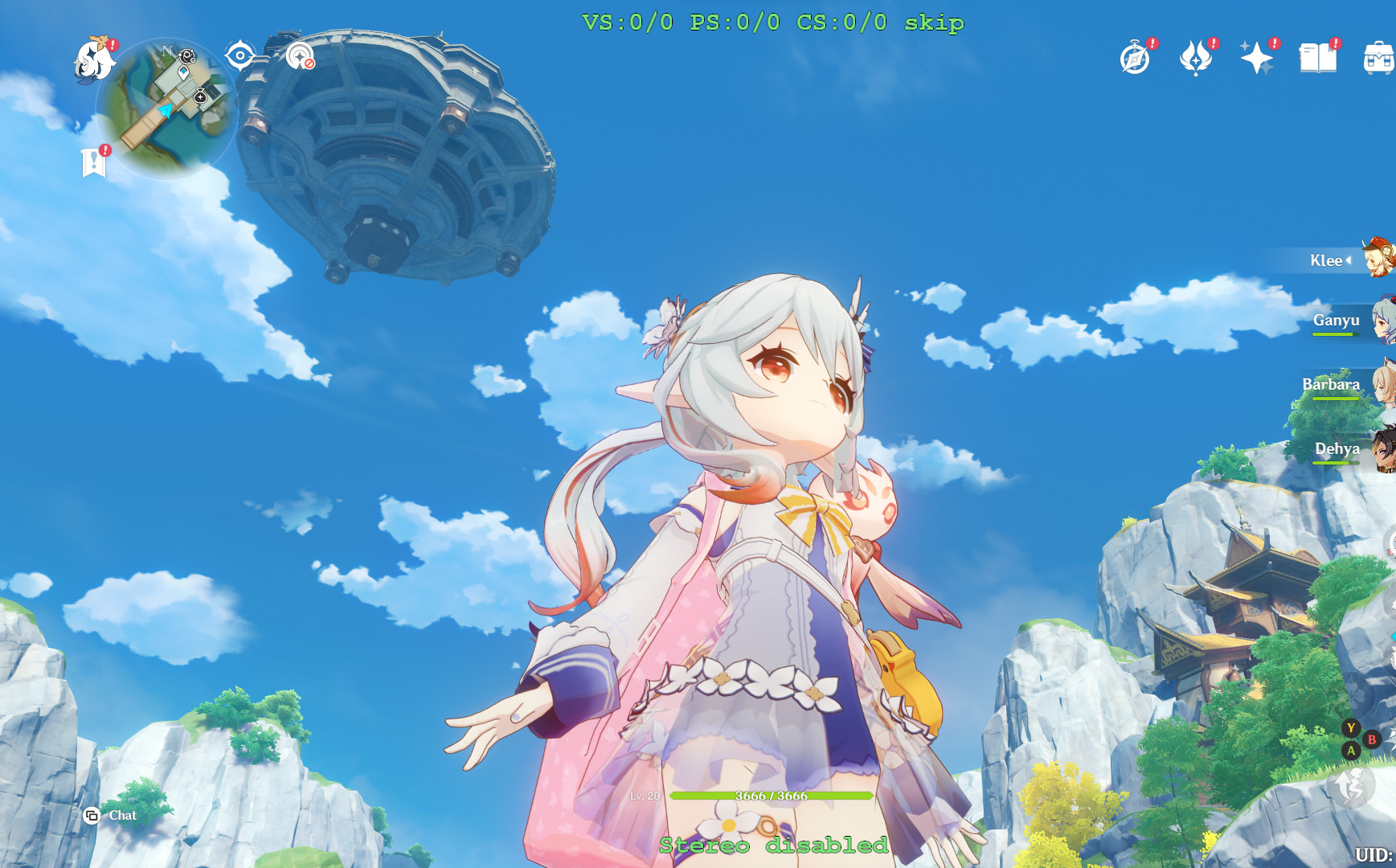Click the quest bookmark below the minimap
The width and height of the screenshot is (1396, 868).
(94, 158)
